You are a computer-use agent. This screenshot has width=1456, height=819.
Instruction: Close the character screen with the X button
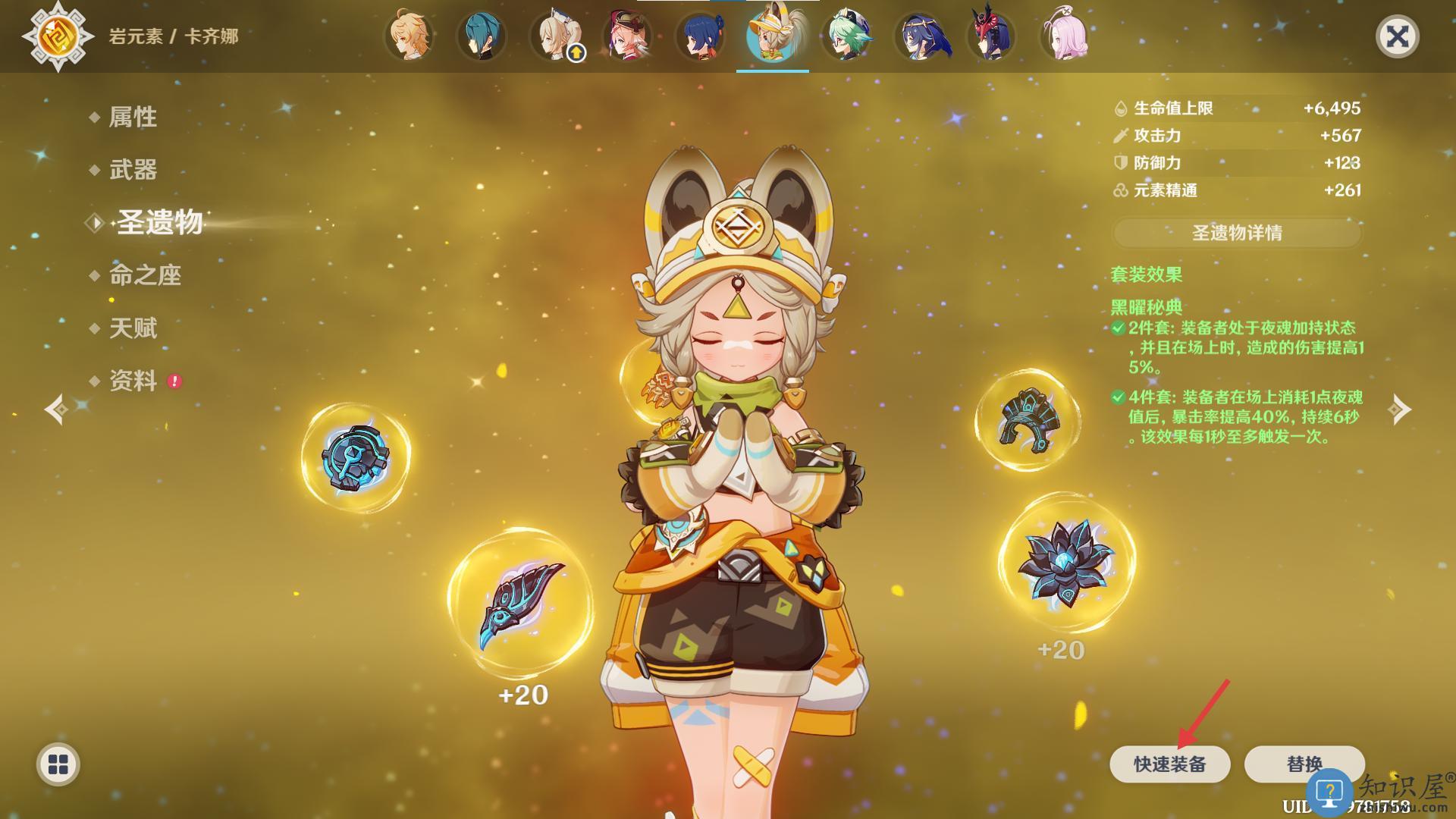tap(1397, 36)
